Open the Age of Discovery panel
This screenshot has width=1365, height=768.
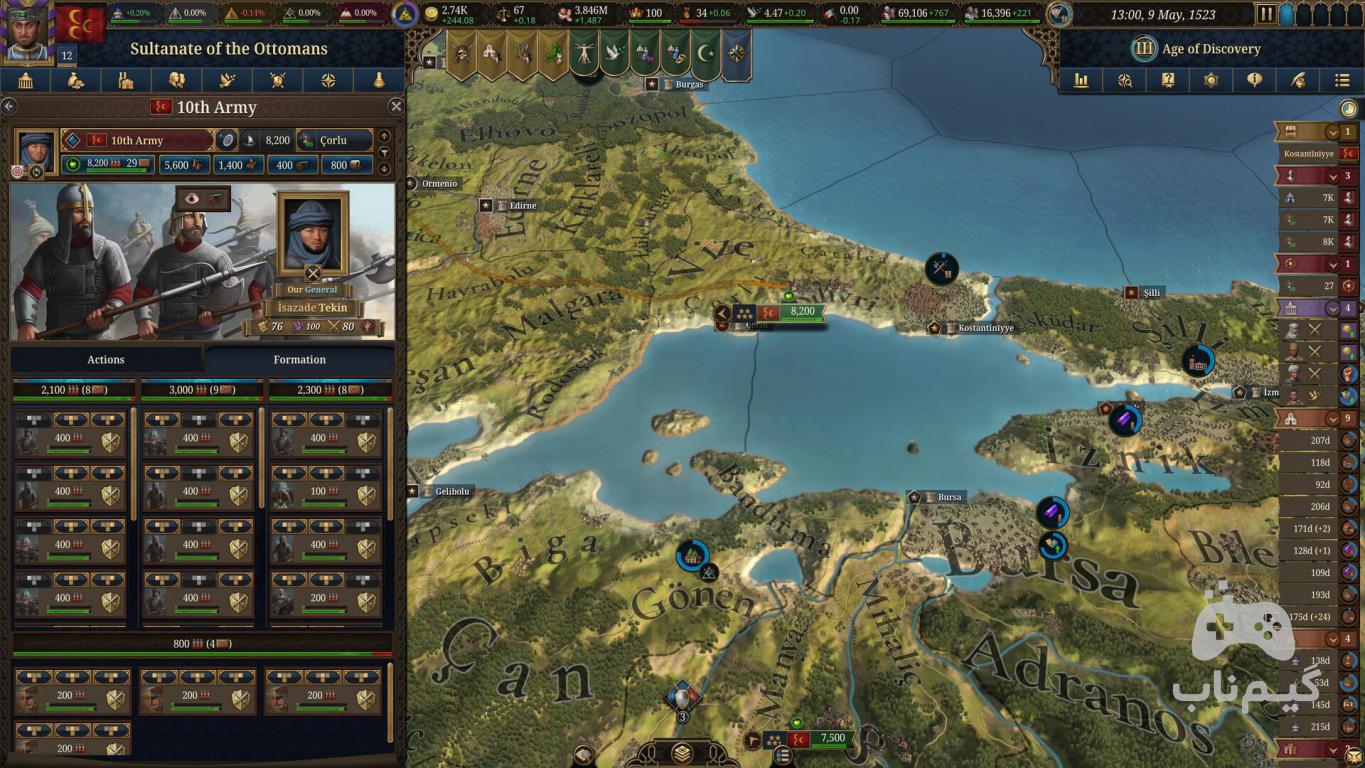coord(1197,48)
